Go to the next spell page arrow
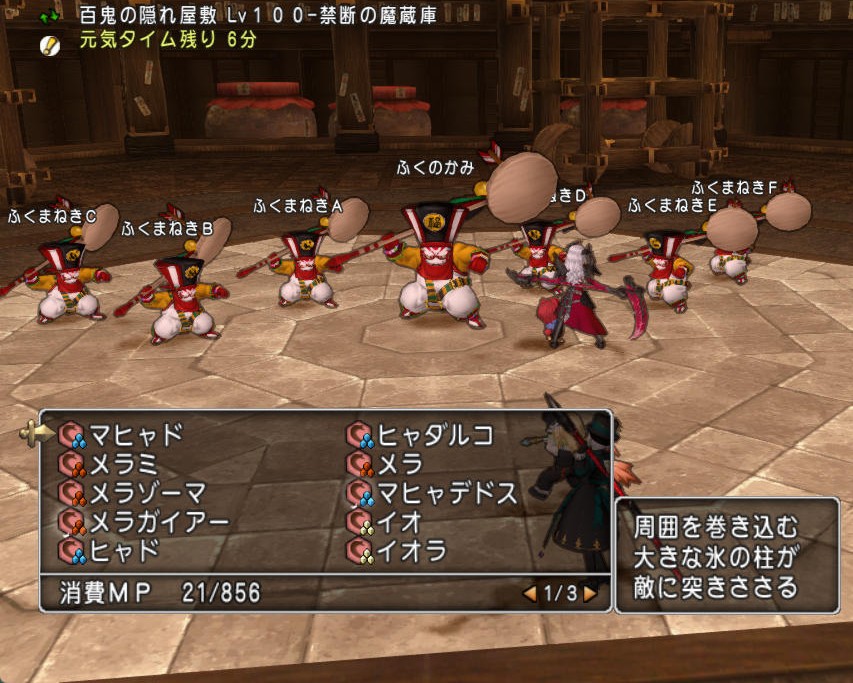 [591, 594]
